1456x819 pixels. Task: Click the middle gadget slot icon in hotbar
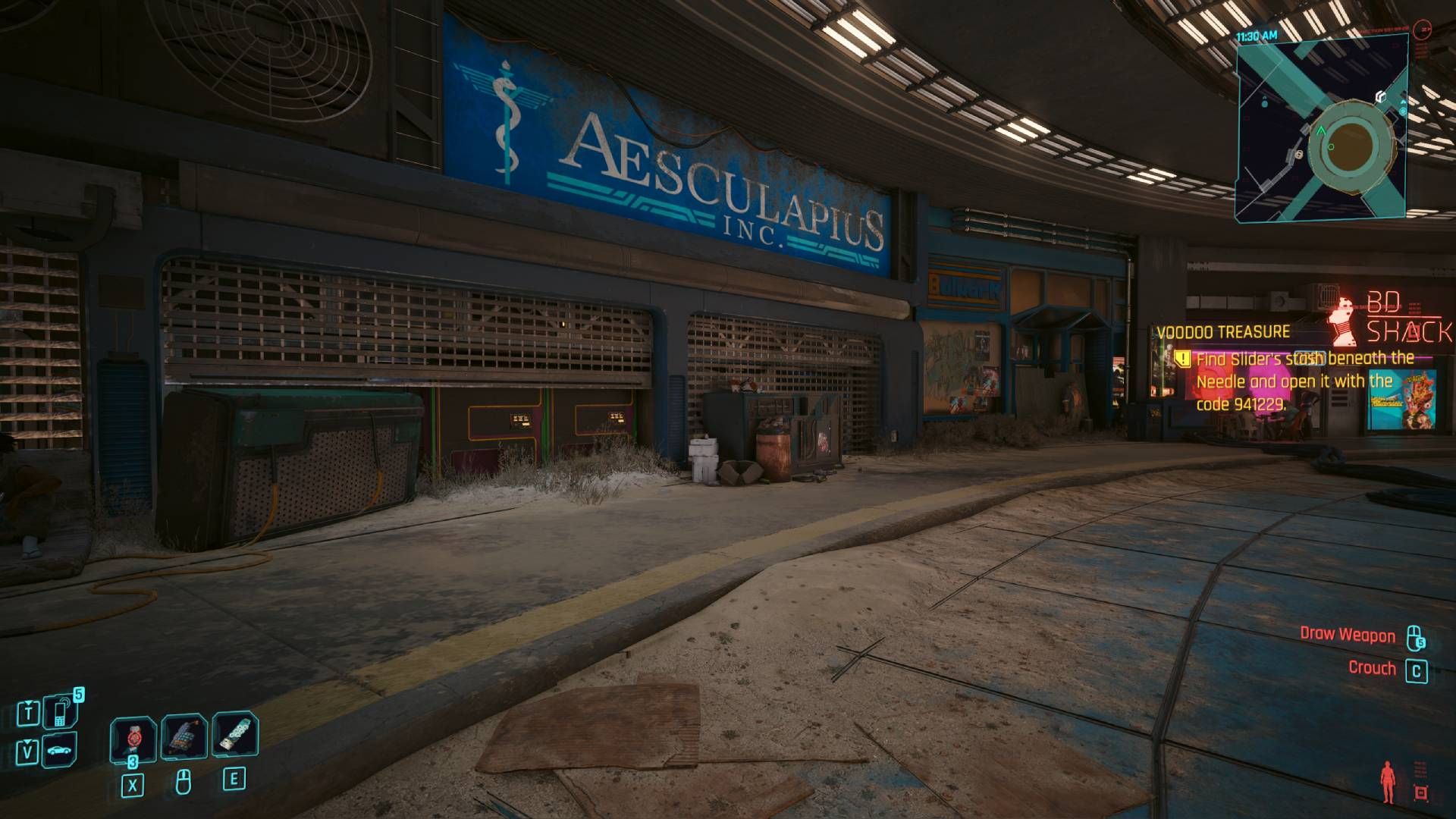coord(184,736)
